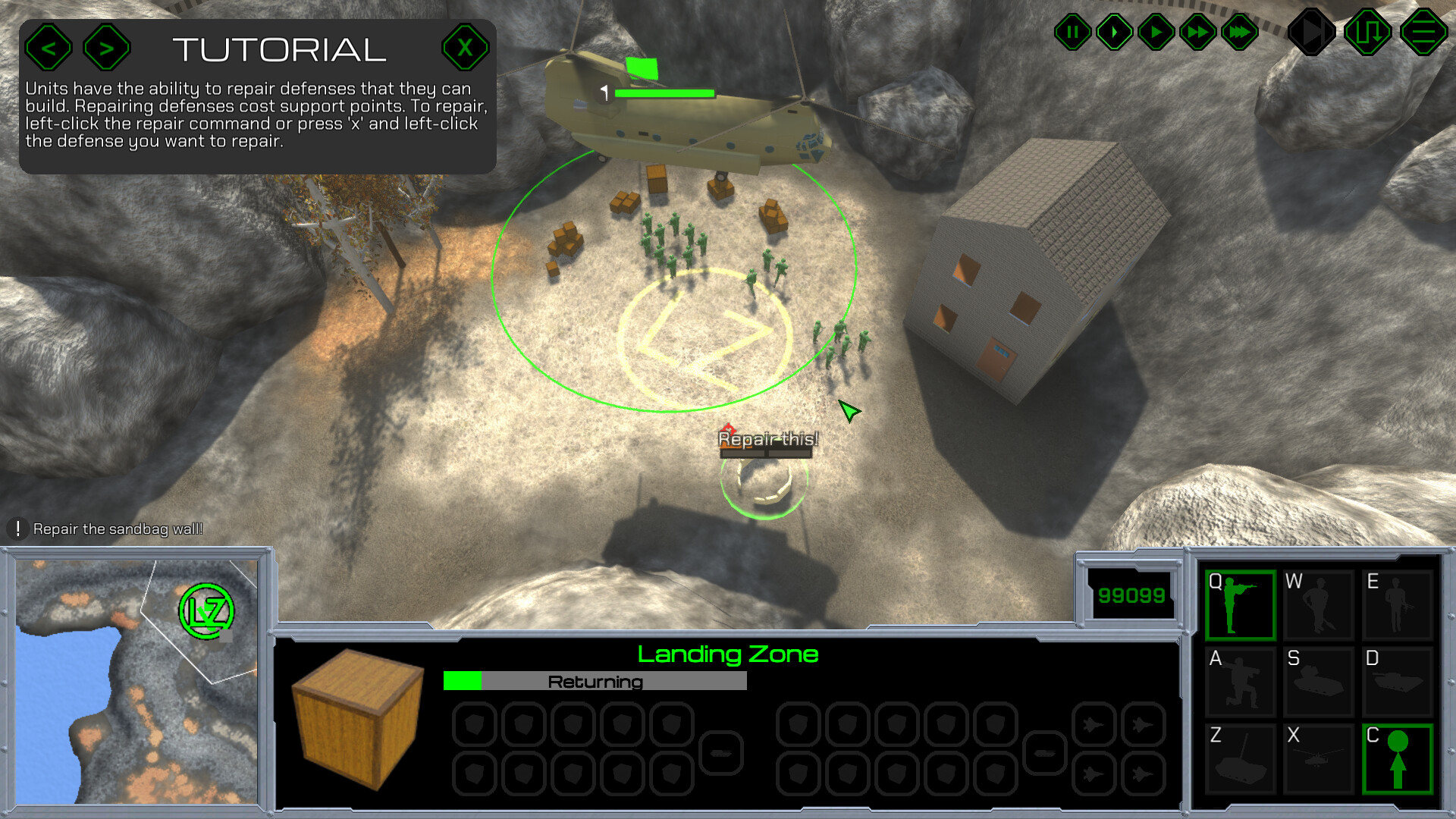Select the E soldier unit icon
This screenshot has height=819, width=1456.
coord(1398,604)
